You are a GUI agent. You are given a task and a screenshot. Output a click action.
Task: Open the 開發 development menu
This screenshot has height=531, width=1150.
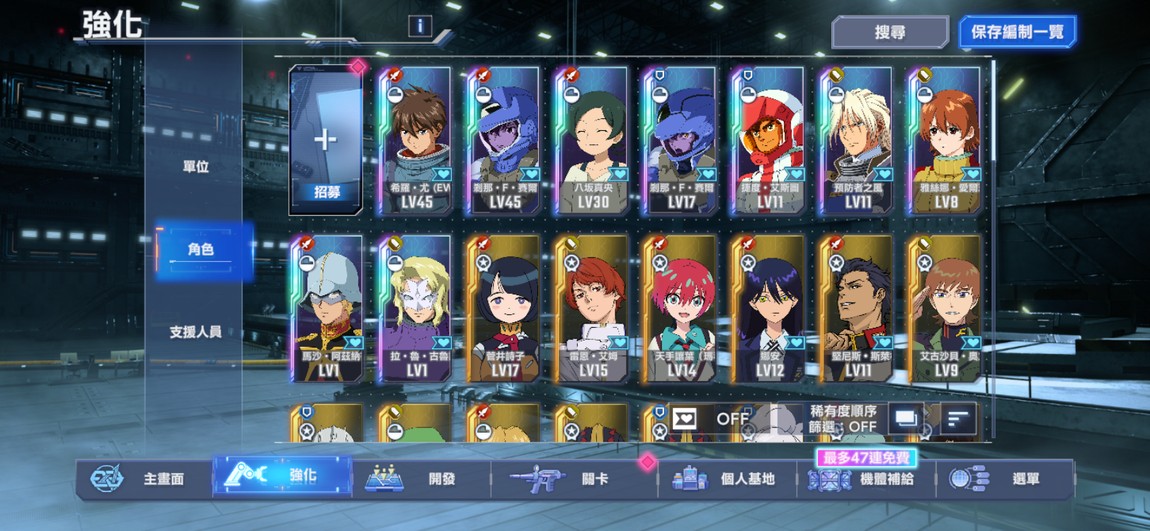(x=420, y=478)
